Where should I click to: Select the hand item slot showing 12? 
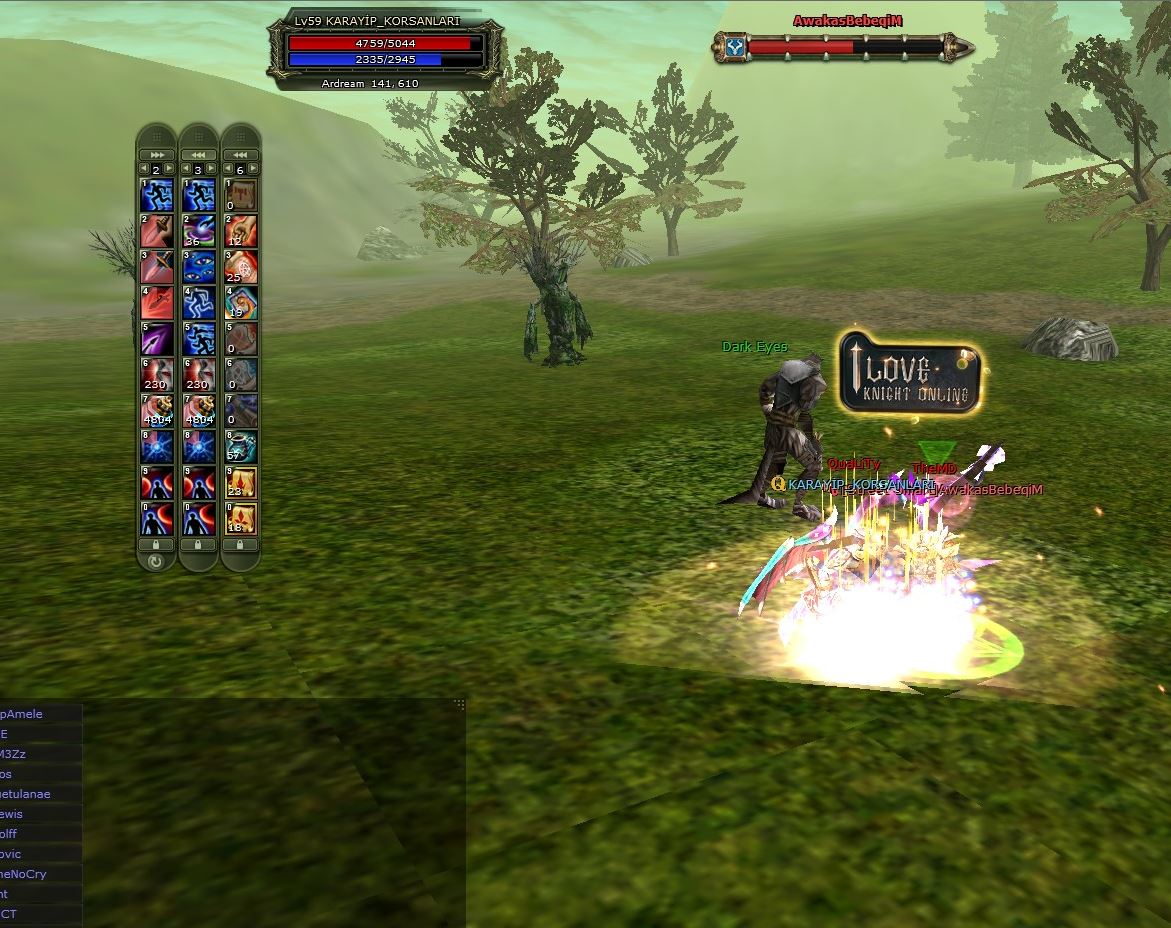pos(240,230)
